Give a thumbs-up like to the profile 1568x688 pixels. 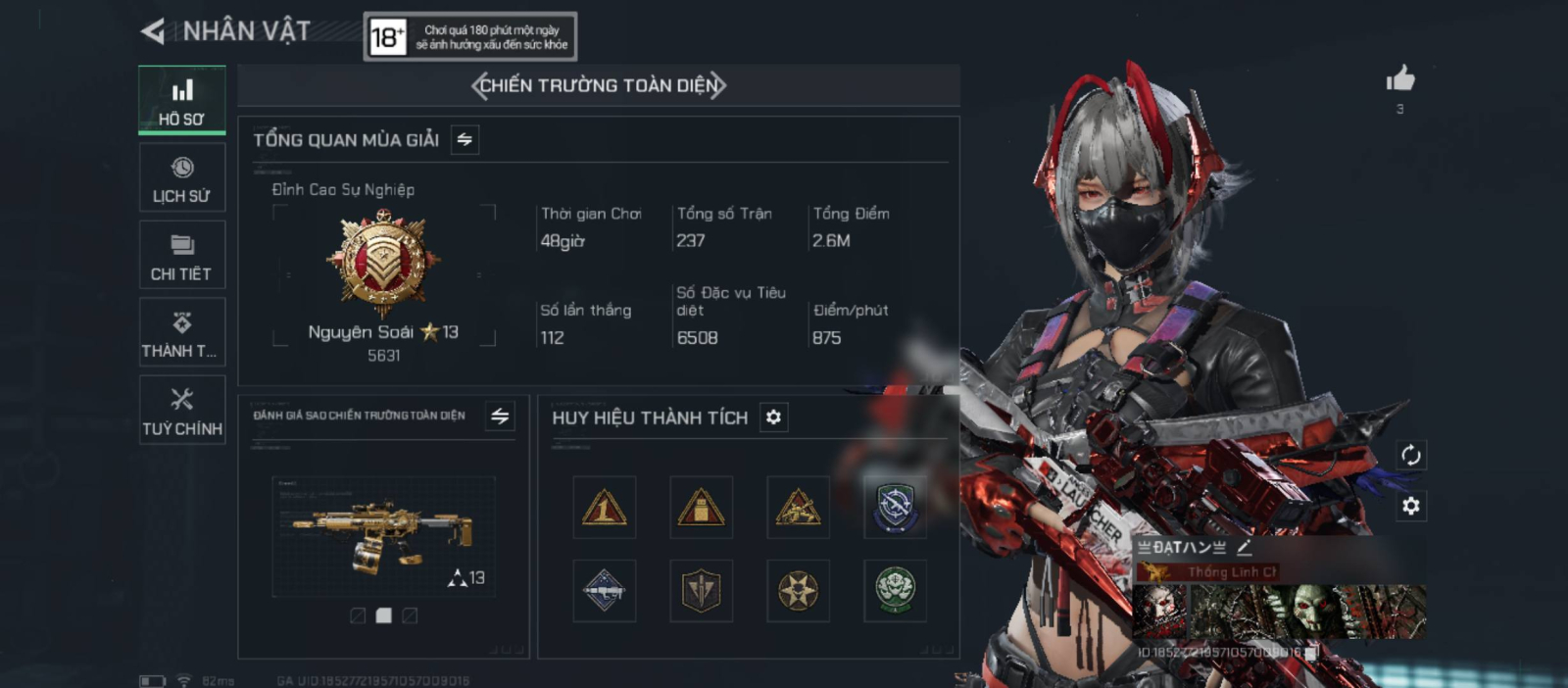tap(1400, 79)
